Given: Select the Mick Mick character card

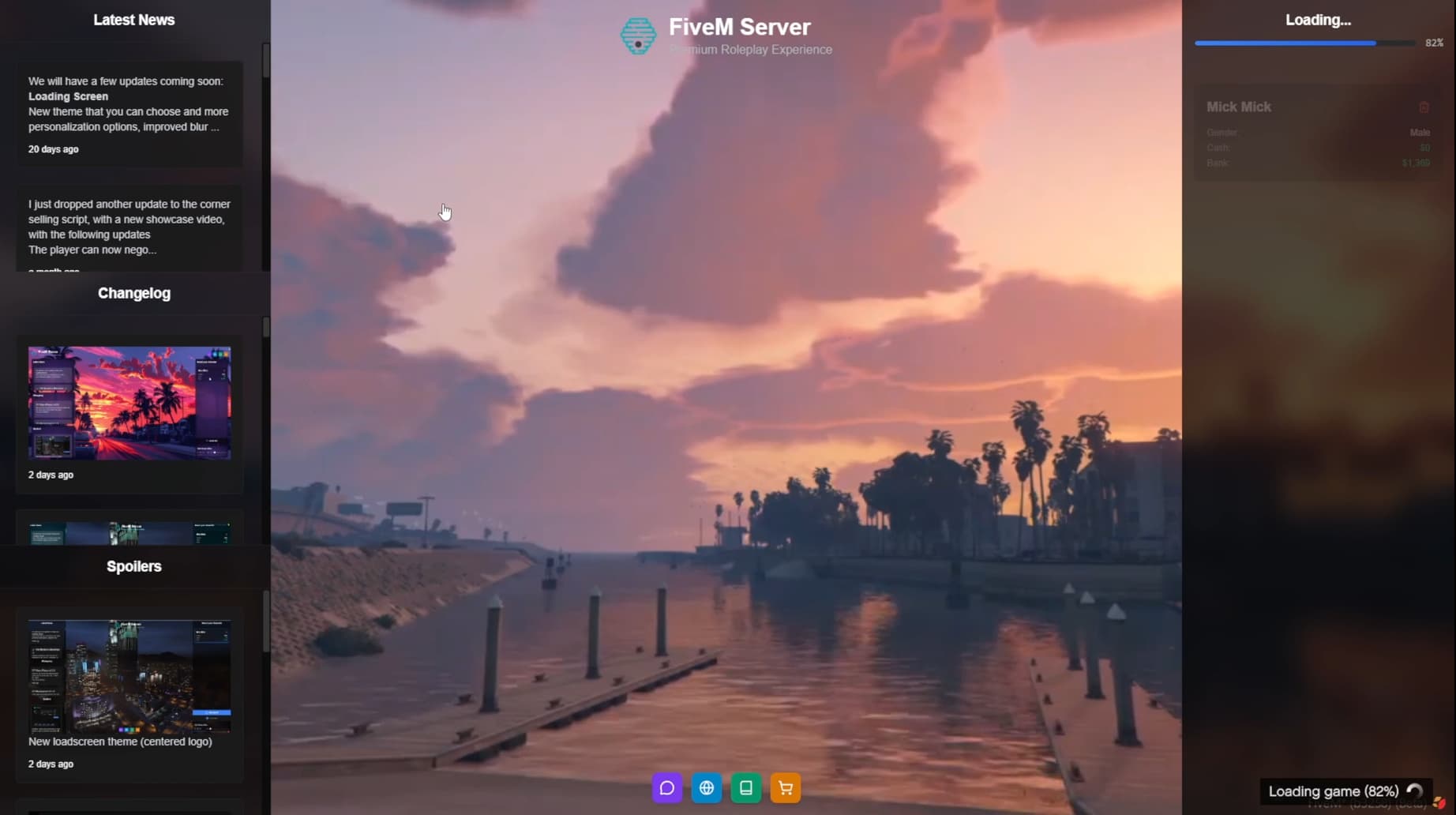Looking at the screenshot, I should pos(1317,133).
